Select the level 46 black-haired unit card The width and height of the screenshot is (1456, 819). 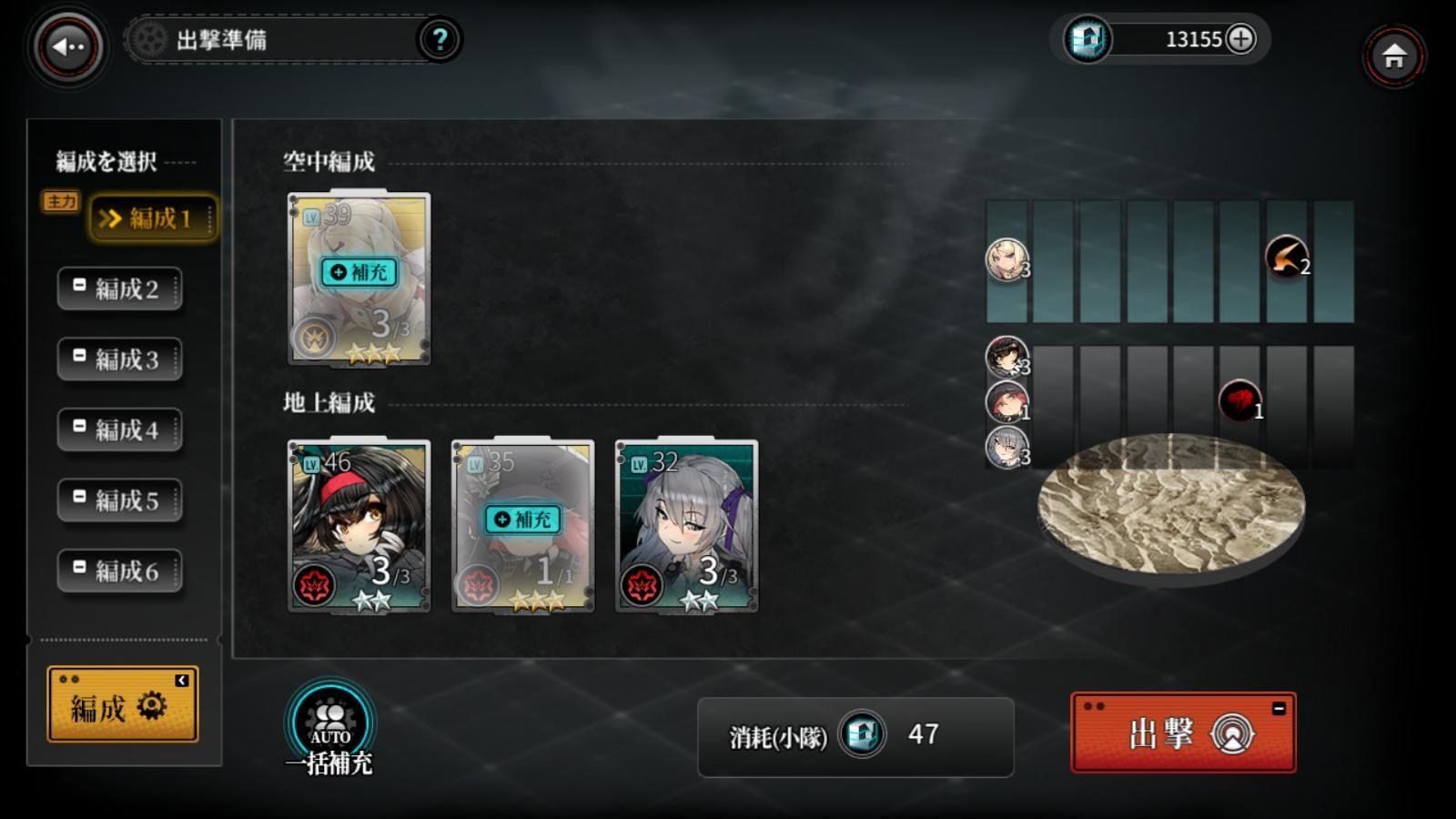coord(359,526)
